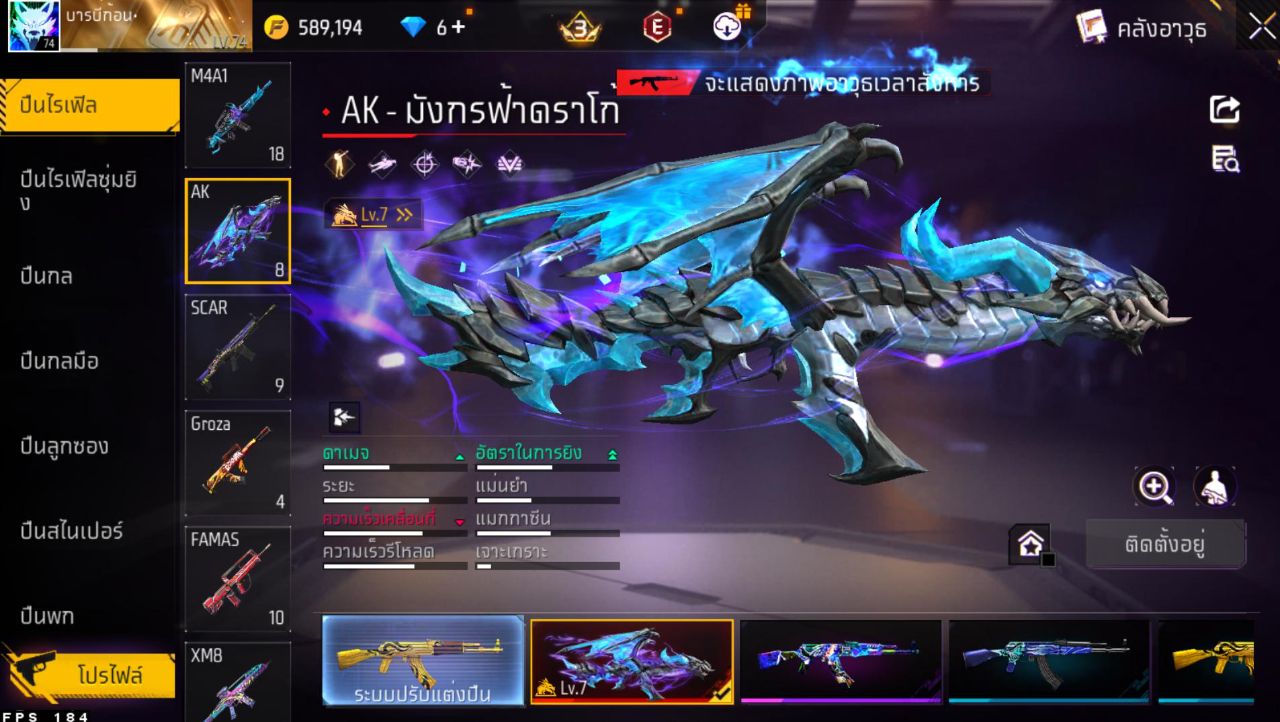Viewport: 1280px width, 722px height.
Task: Switch to the ปืนกล category
Action: pyautogui.click(x=47, y=276)
